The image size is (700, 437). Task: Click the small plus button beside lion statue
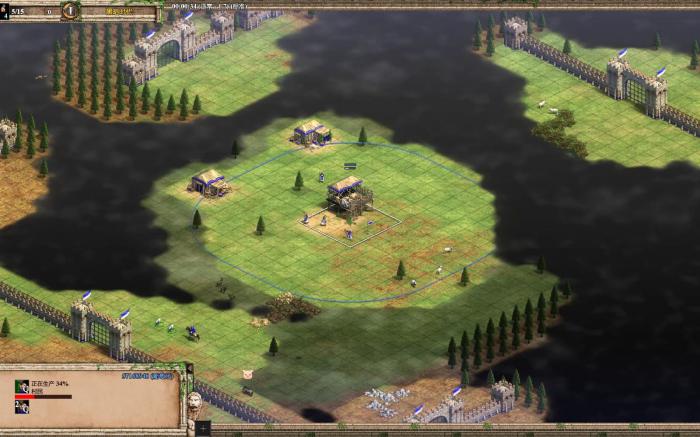pyautogui.click(x=203, y=428)
